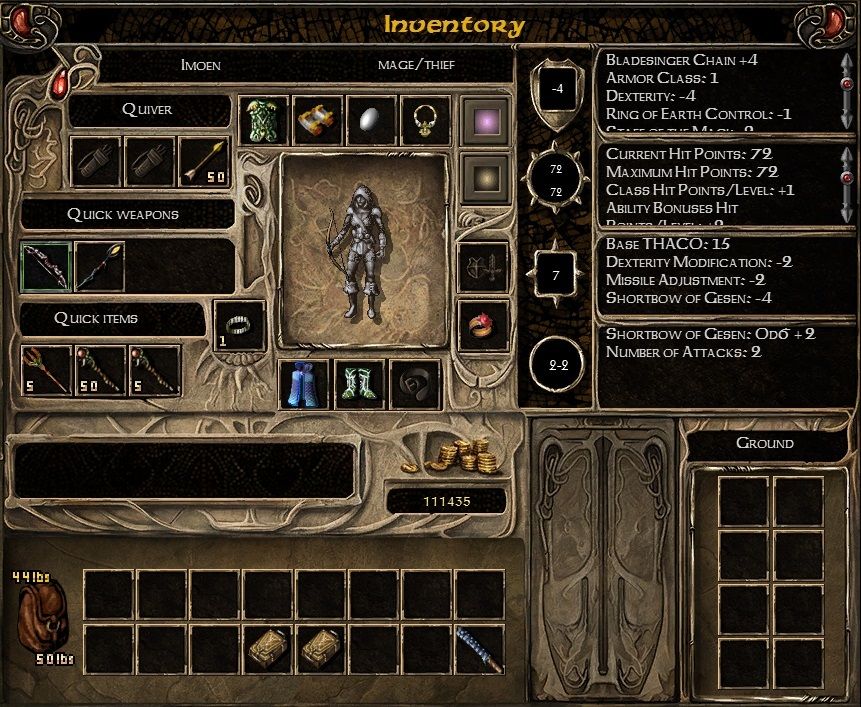
Task: Click the empty shield off-hand slot
Action: coord(485,268)
